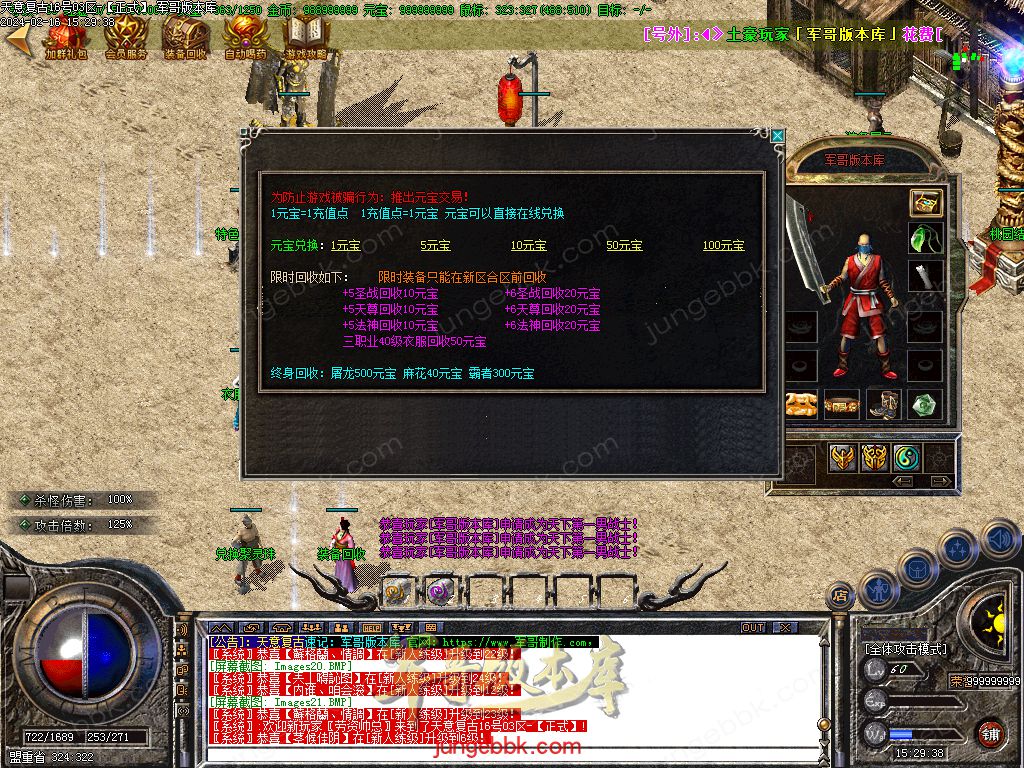Choose the 1元宝 exchange option

(345, 245)
